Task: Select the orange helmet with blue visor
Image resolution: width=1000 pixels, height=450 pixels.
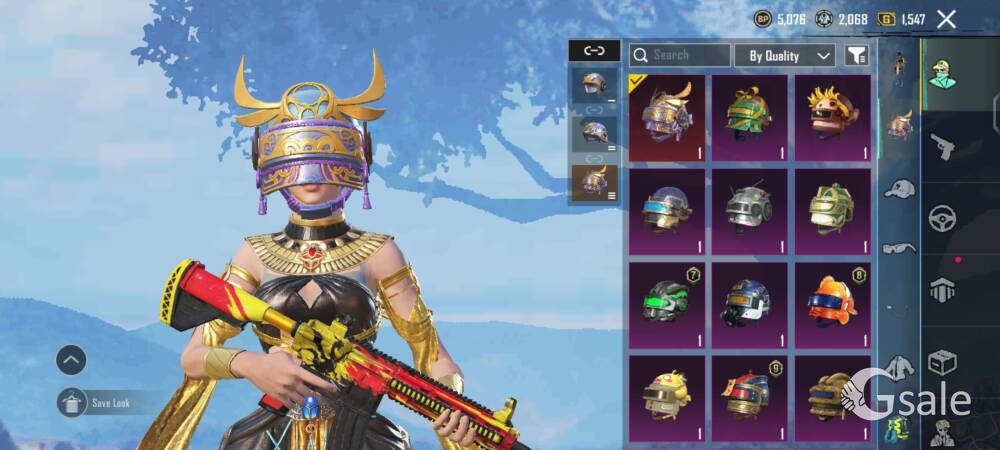Action: pyautogui.click(x=833, y=305)
